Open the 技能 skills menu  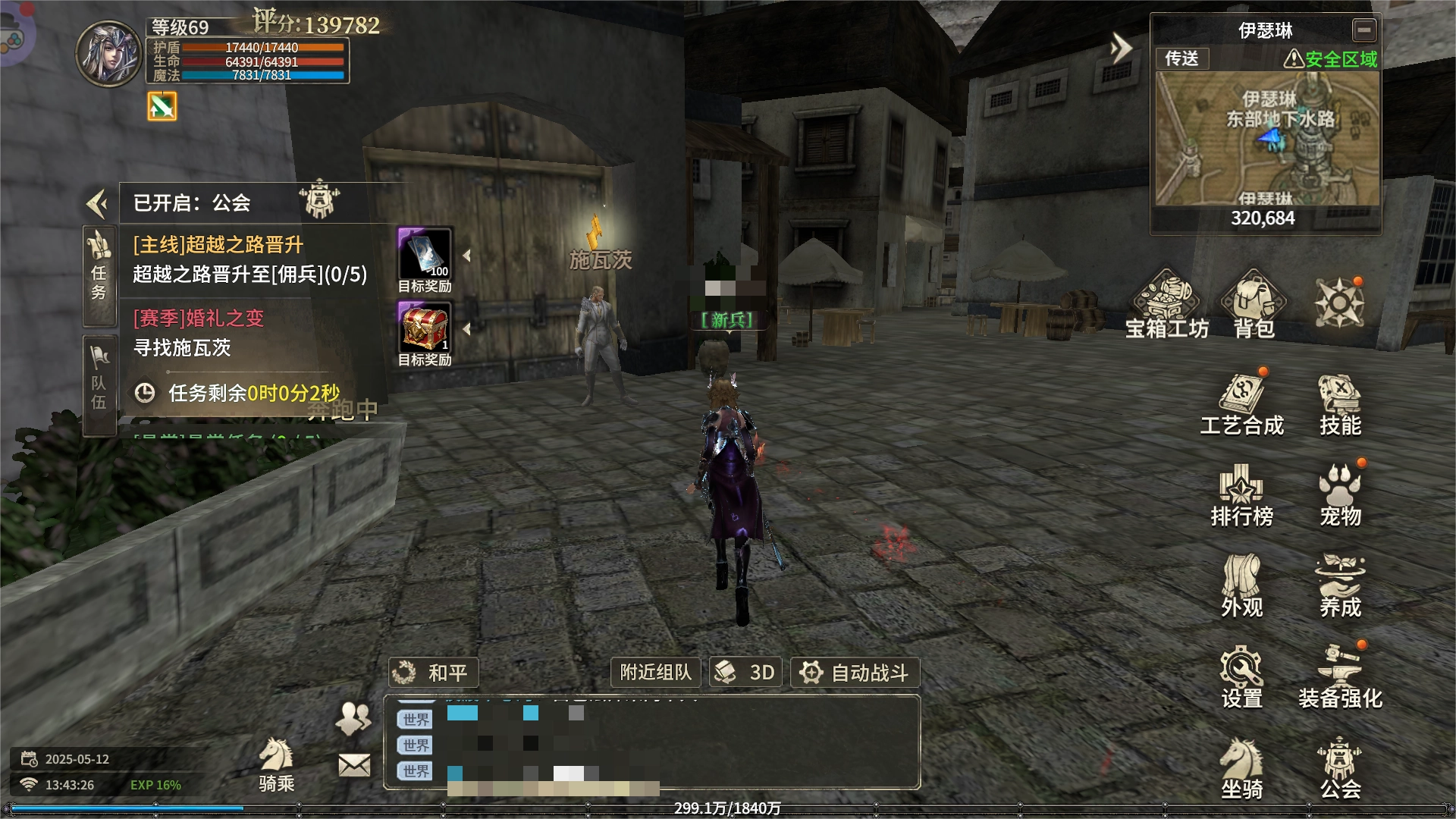pos(1340,406)
